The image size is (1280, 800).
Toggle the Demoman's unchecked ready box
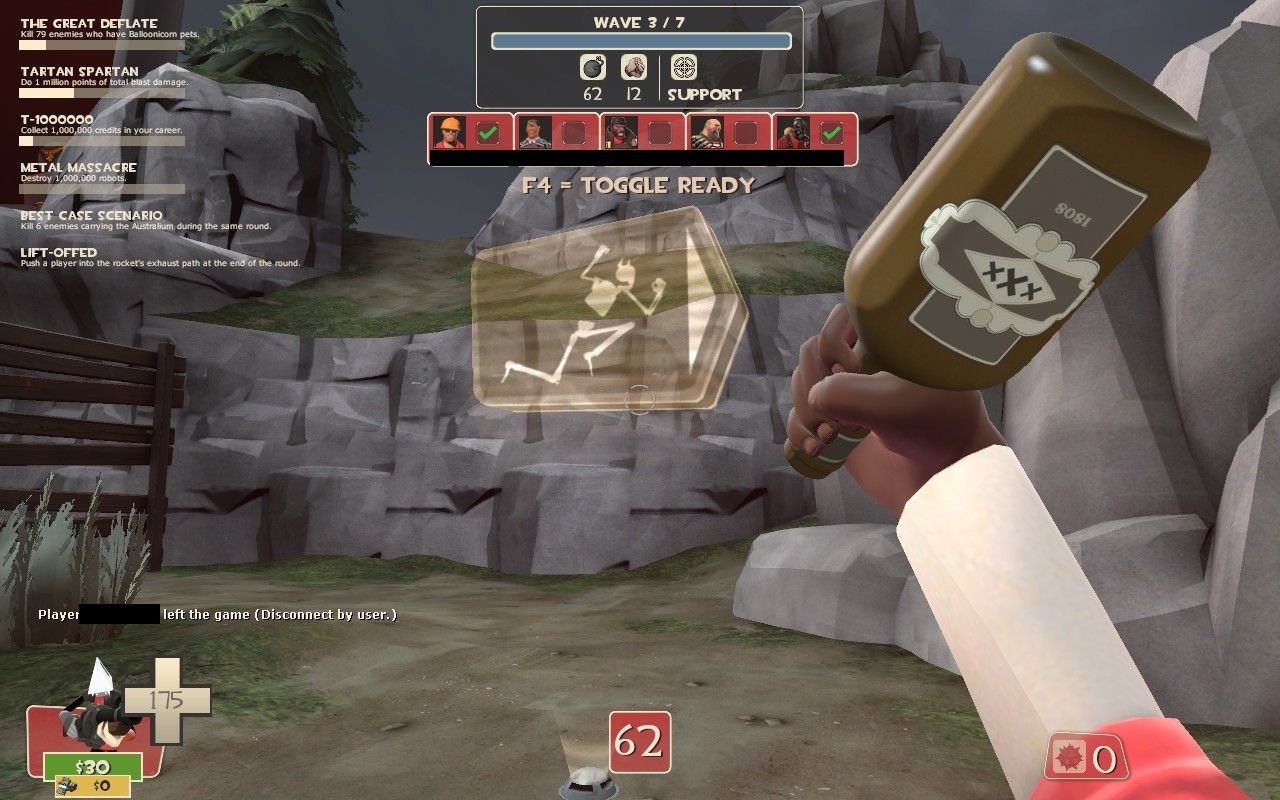point(660,133)
